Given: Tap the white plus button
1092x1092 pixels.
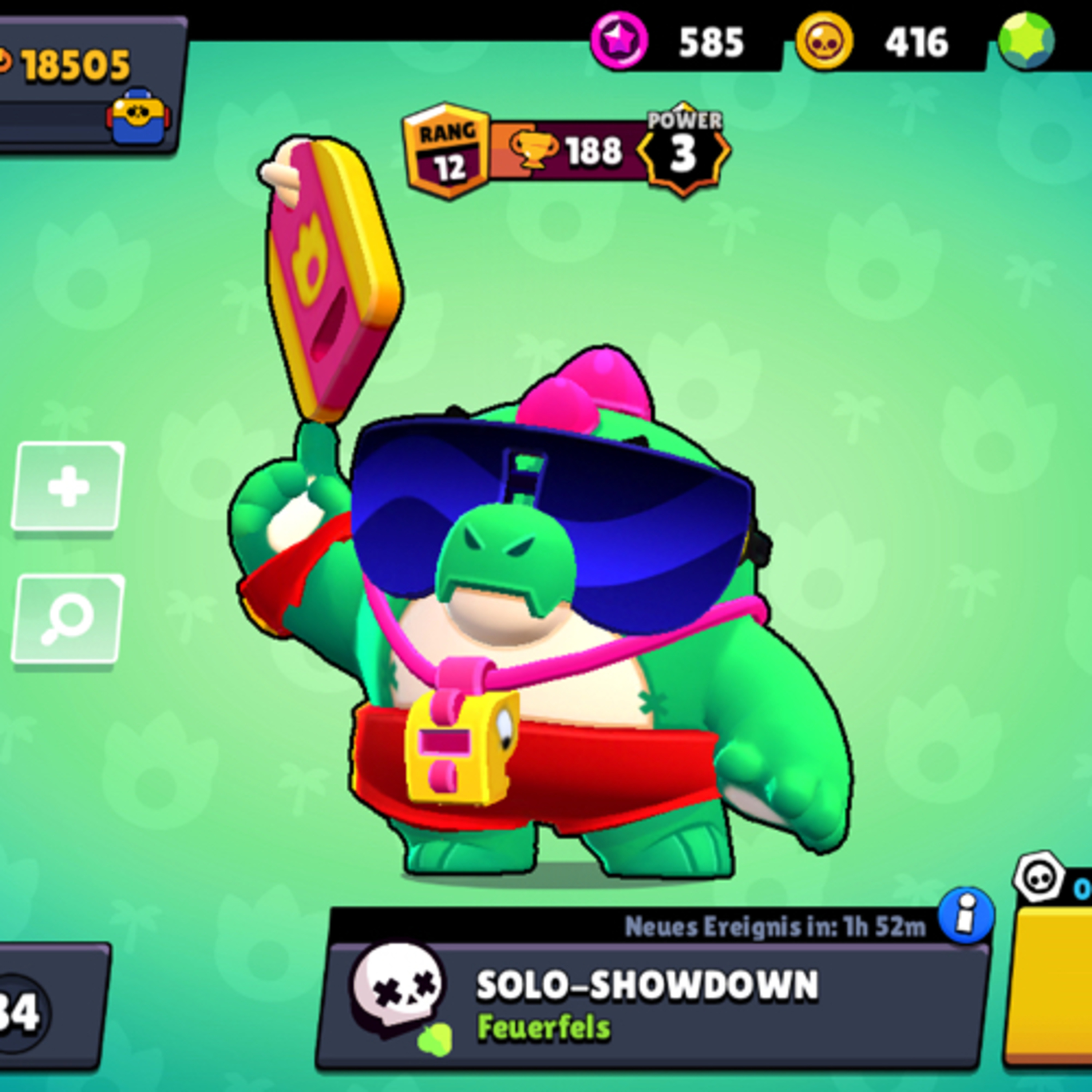Looking at the screenshot, I should (x=68, y=487).
